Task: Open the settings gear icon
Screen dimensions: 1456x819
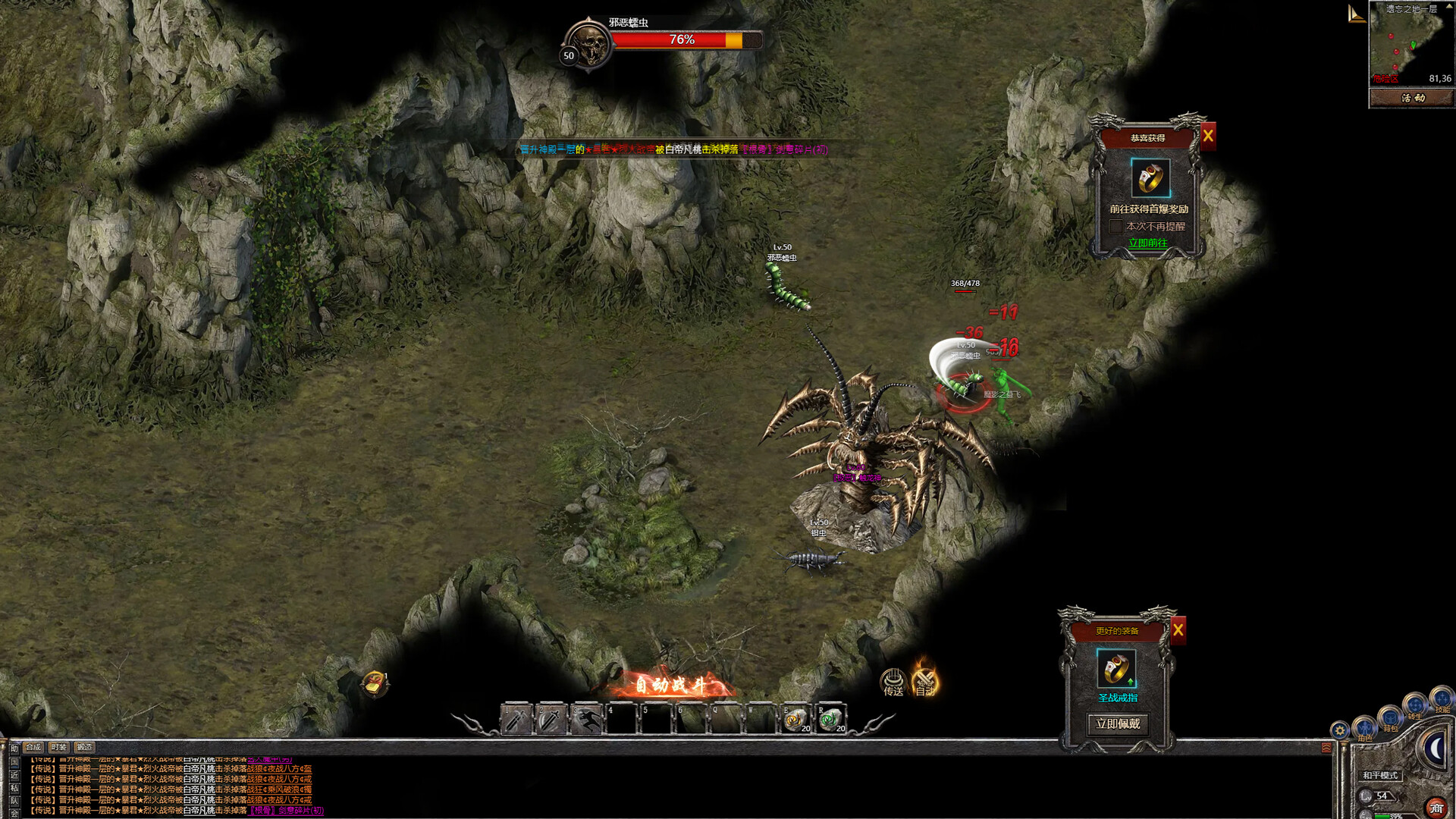Action: (x=1340, y=730)
